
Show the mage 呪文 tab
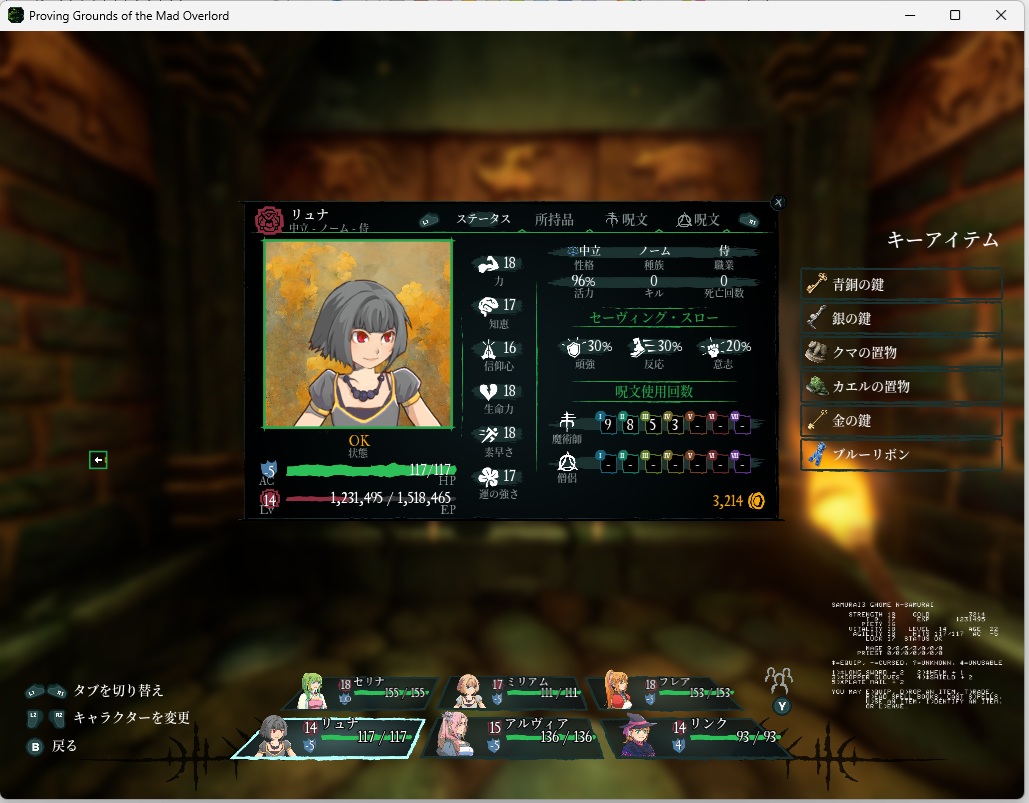[627, 220]
